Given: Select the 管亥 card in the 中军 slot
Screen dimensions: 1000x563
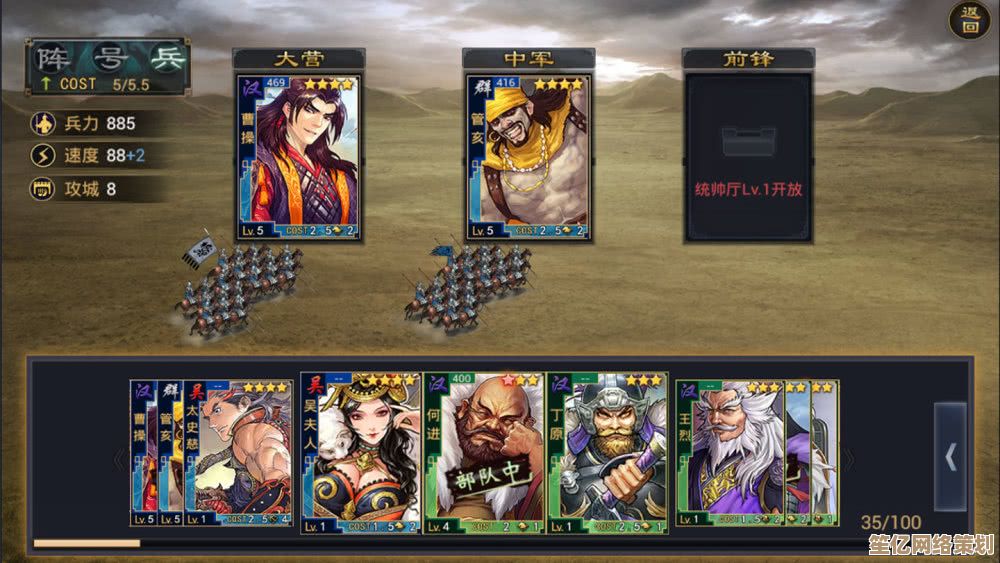Looking at the screenshot, I should (x=527, y=157).
